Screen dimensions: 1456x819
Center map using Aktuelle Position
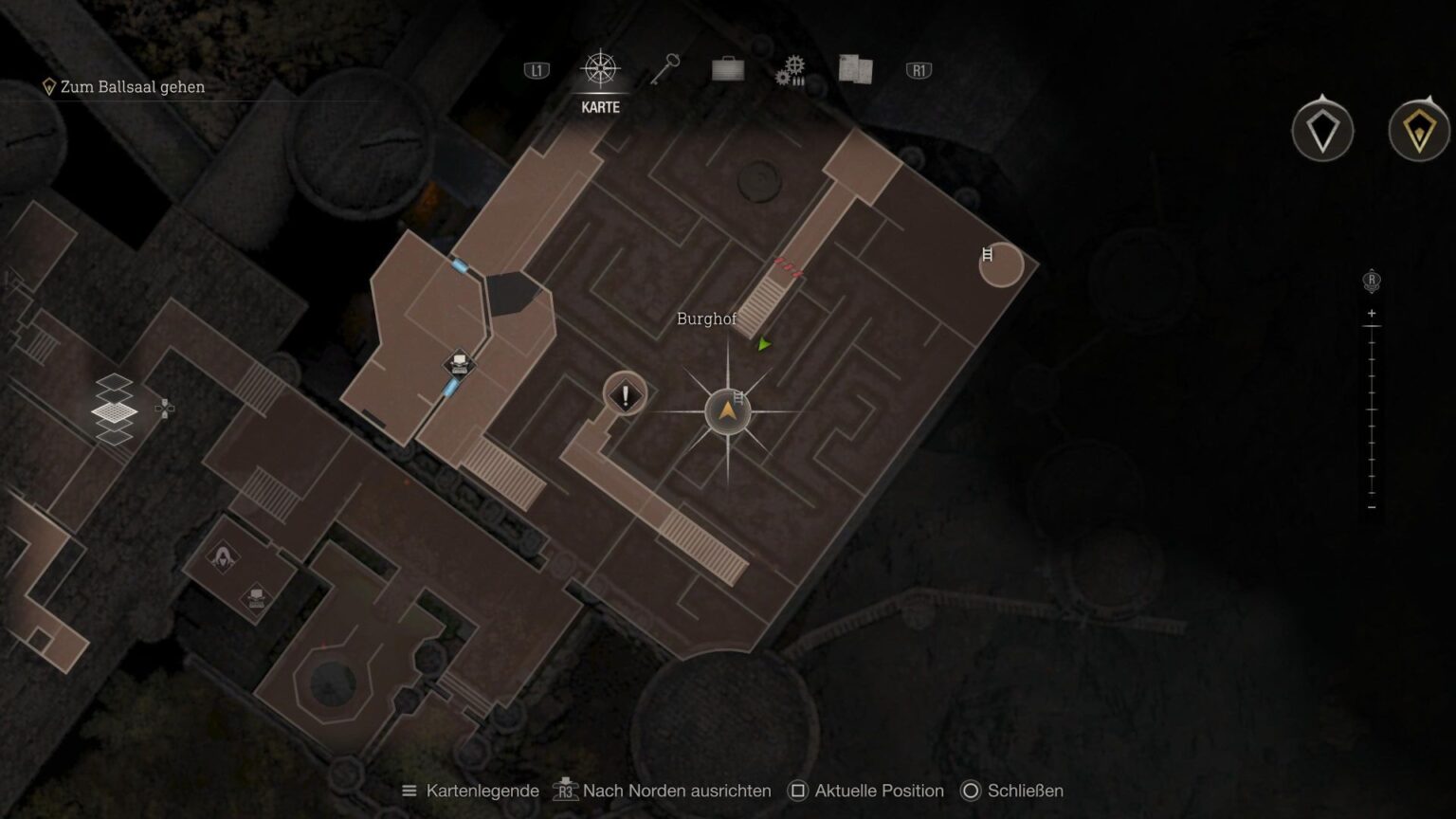tap(866, 791)
